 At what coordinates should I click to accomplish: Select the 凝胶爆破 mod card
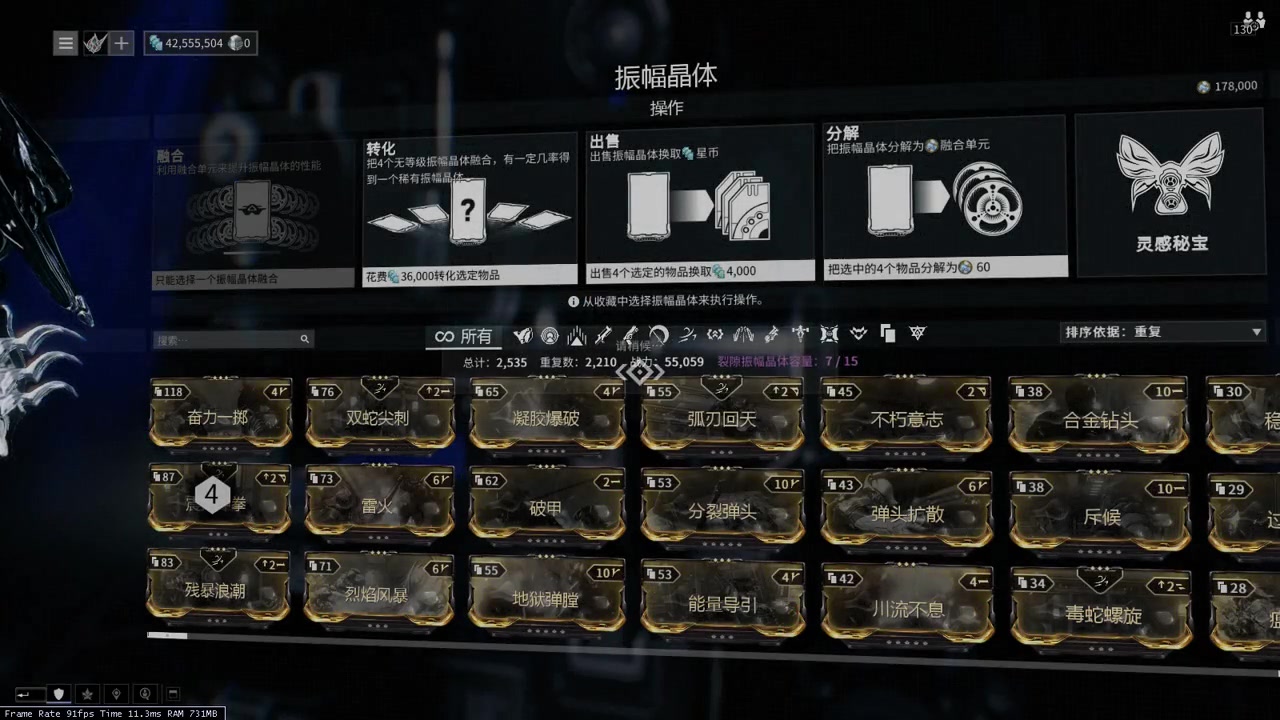tap(546, 415)
